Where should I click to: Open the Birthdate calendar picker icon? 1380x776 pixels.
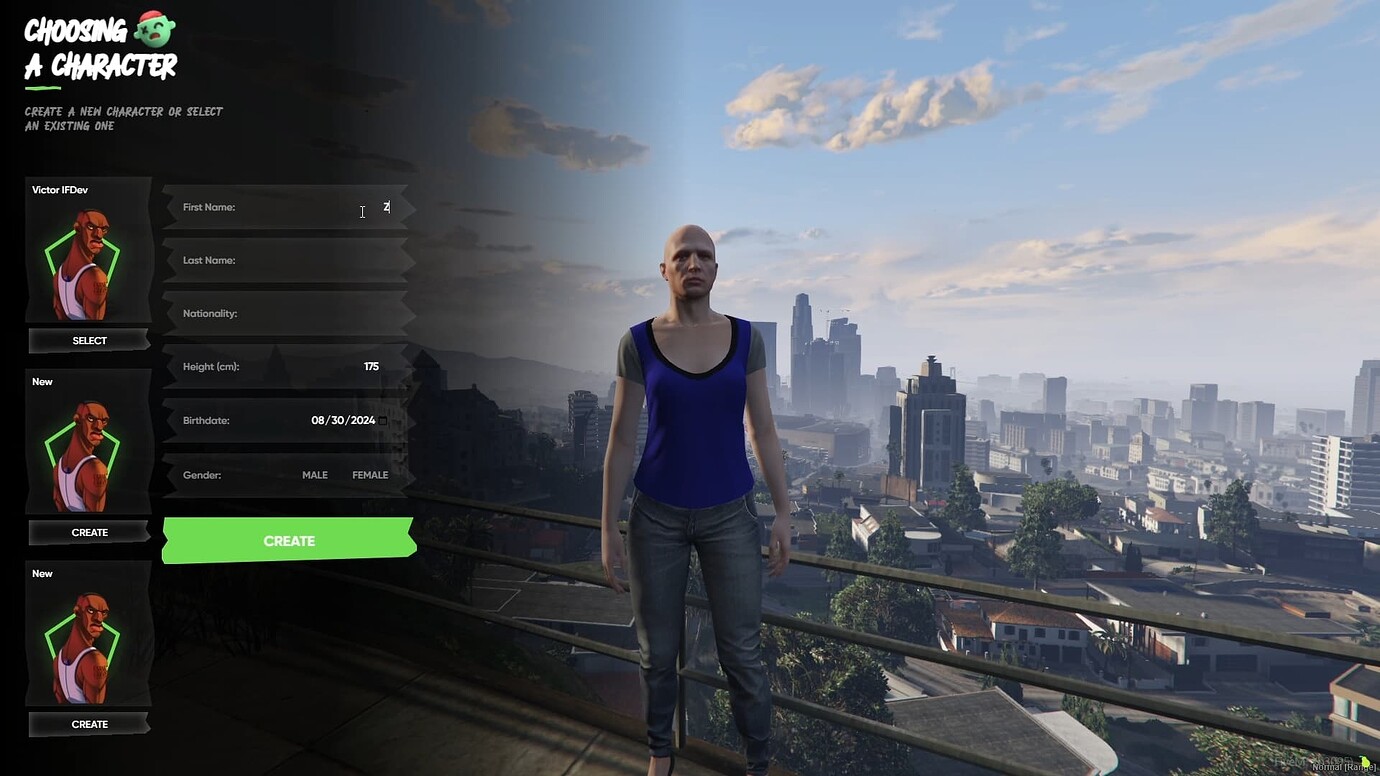pyautogui.click(x=384, y=420)
